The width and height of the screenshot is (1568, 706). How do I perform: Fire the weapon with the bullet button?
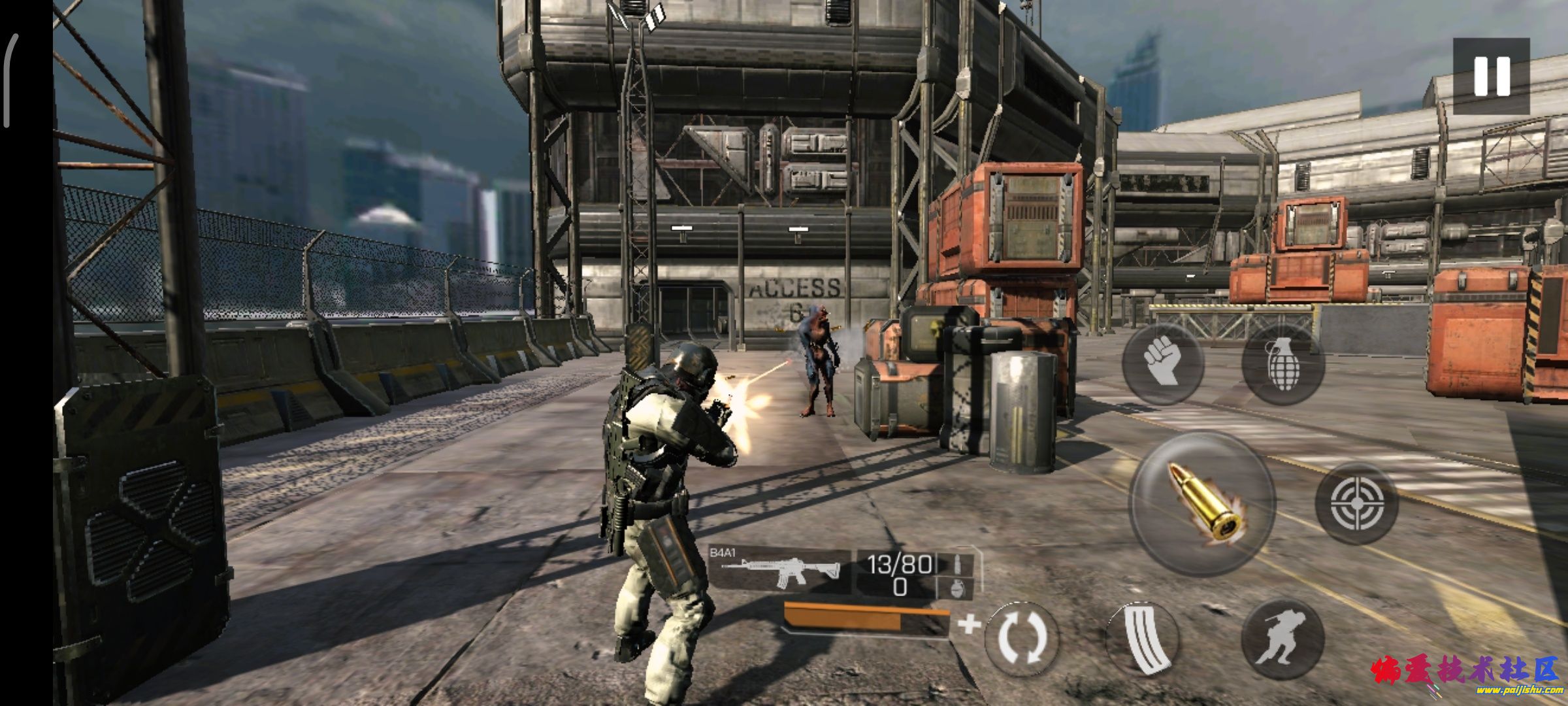[1202, 504]
